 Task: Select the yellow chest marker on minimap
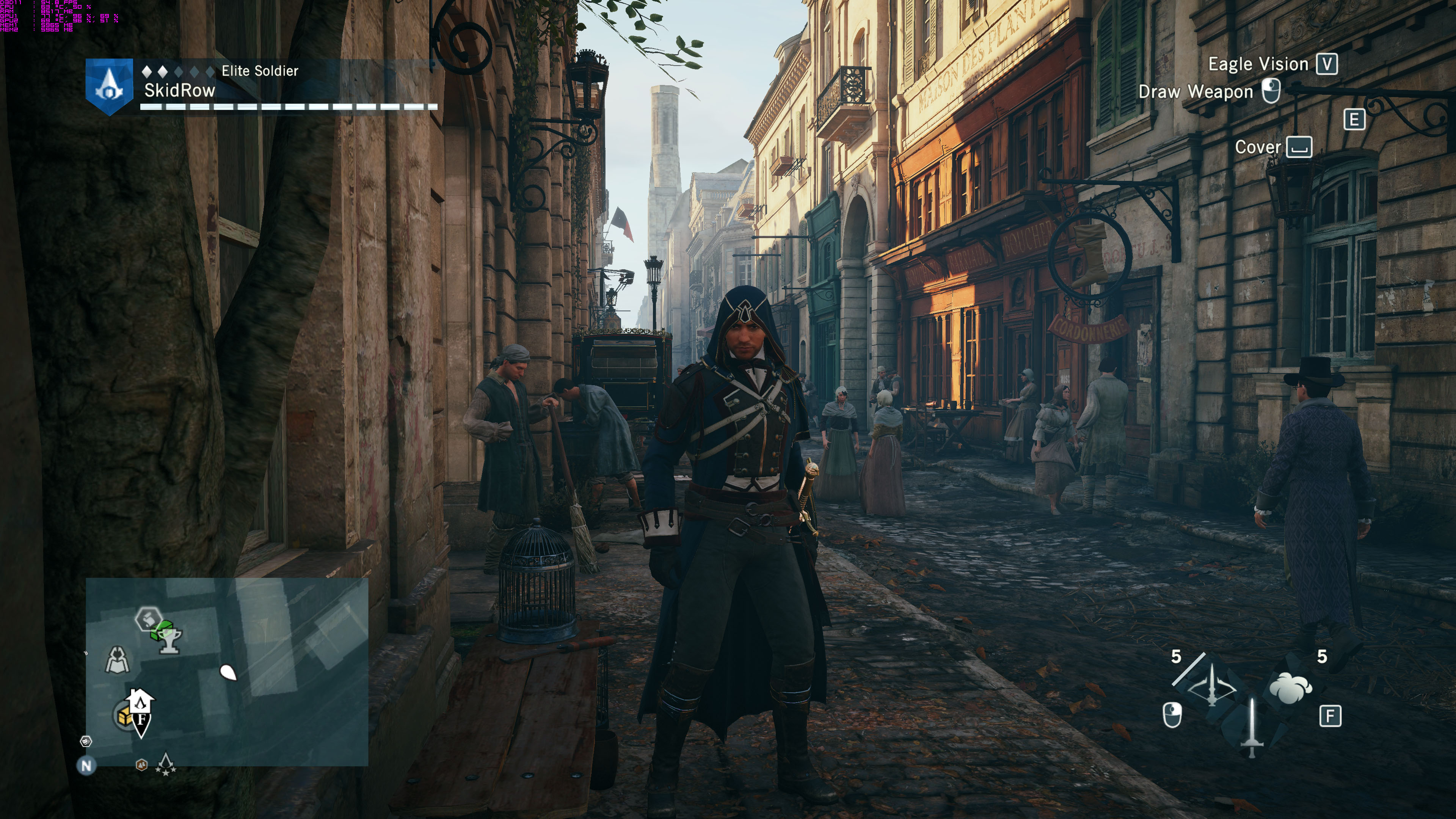[123, 716]
